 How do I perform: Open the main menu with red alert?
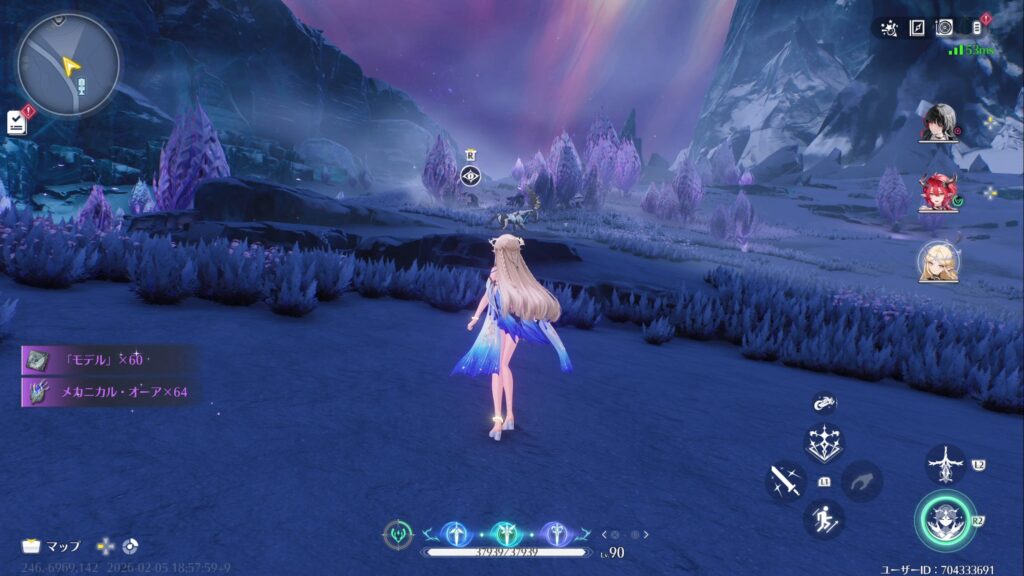pyautogui.click(x=977, y=28)
